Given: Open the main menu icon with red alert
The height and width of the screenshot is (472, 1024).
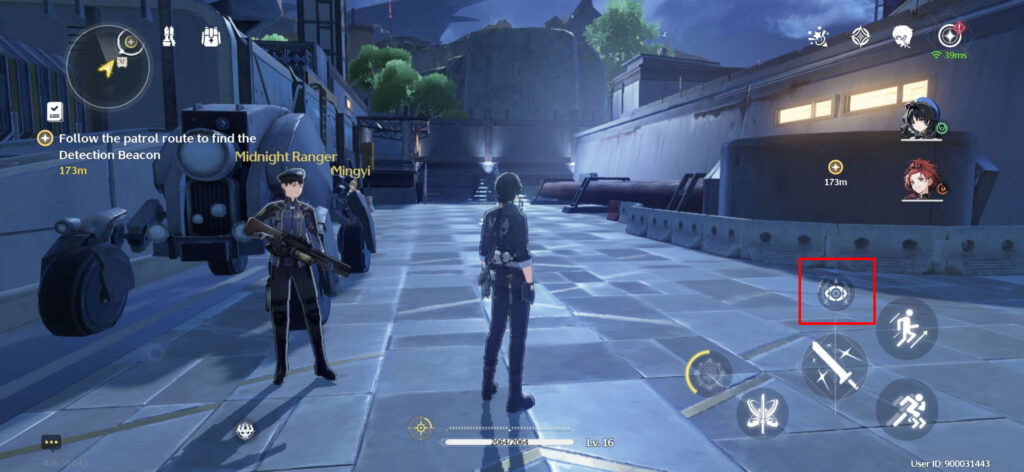Looking at the screenshot, I should point(947,37).
